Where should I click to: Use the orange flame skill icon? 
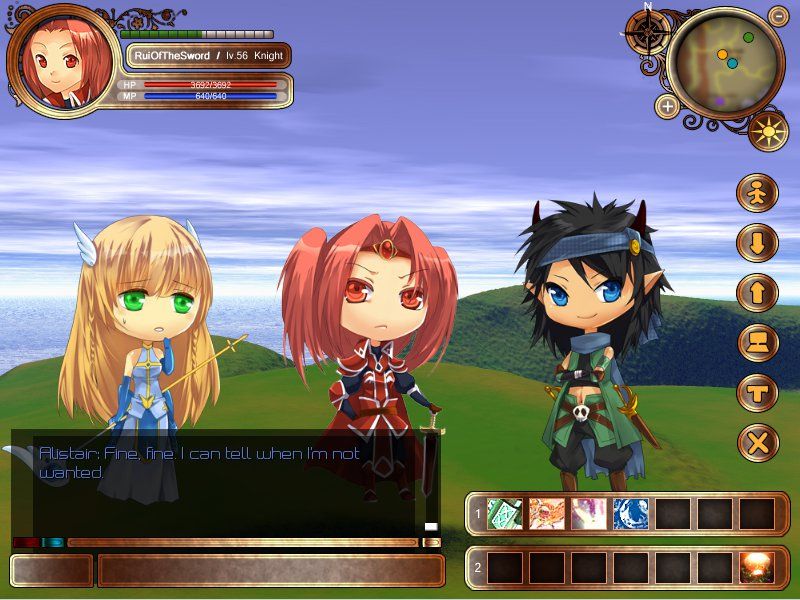point(547,514)
